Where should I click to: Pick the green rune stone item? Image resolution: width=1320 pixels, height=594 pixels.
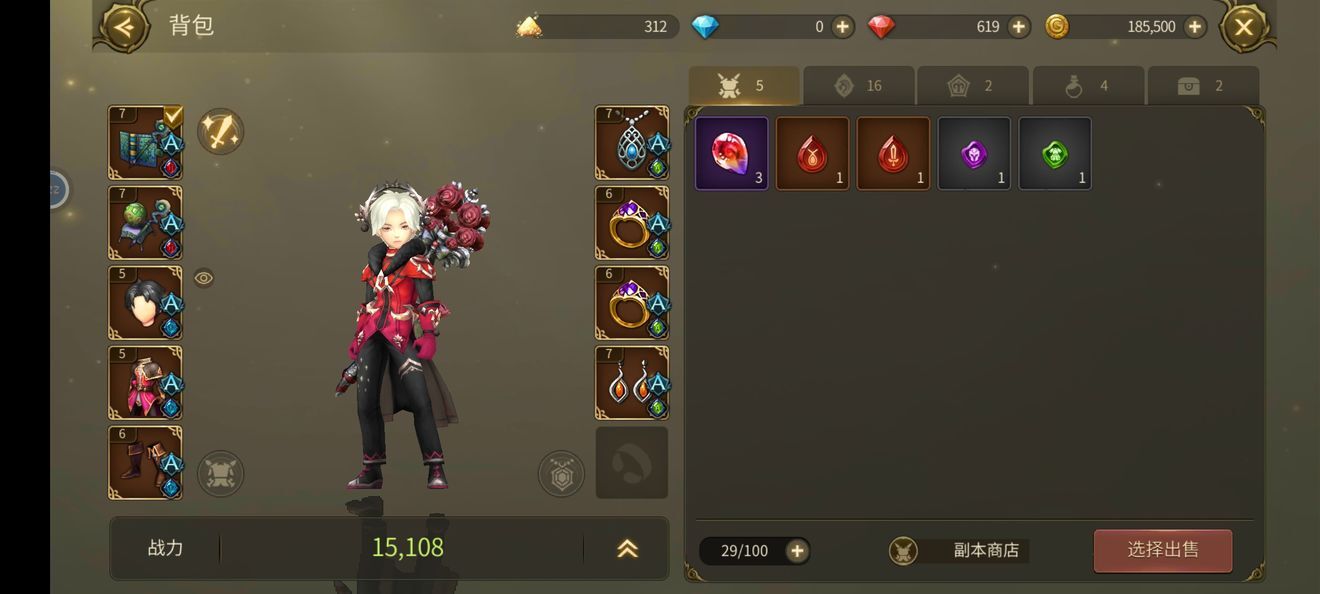1055,153
